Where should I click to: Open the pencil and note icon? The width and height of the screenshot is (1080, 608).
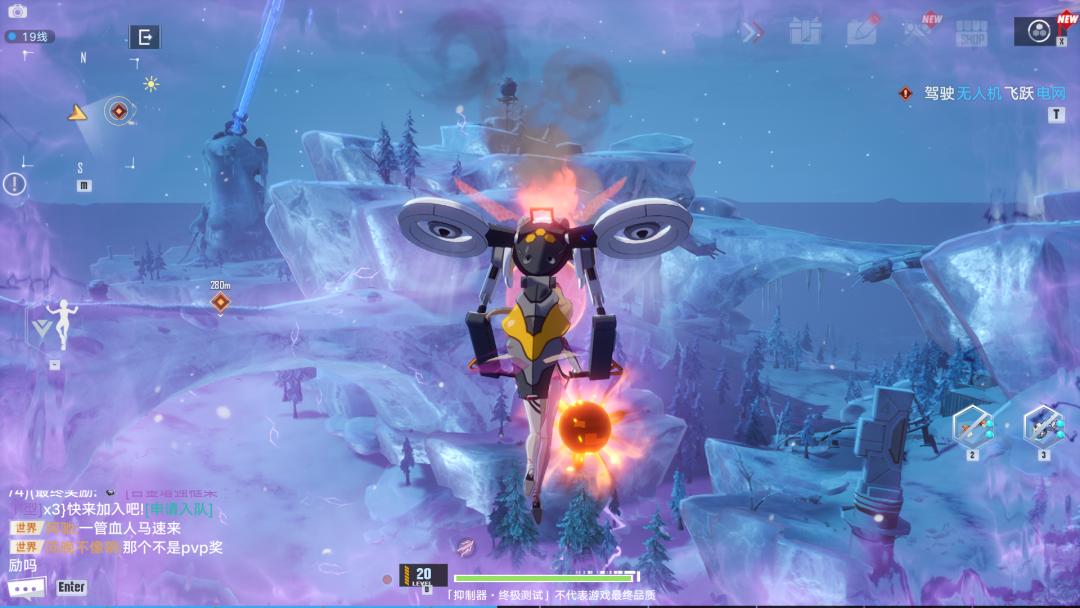(x=862, y=31)
